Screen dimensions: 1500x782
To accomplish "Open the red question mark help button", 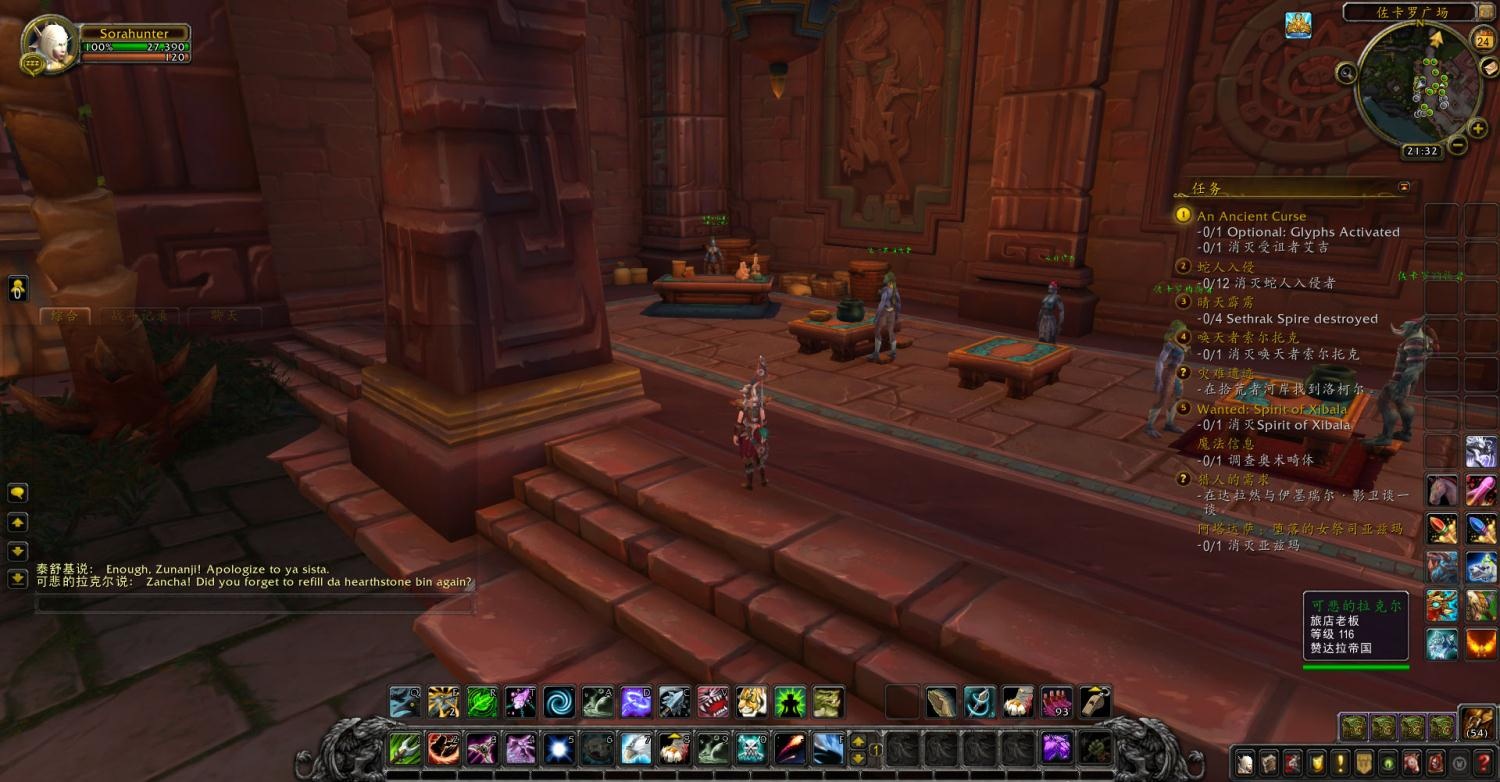I will tap(1484, 761).
